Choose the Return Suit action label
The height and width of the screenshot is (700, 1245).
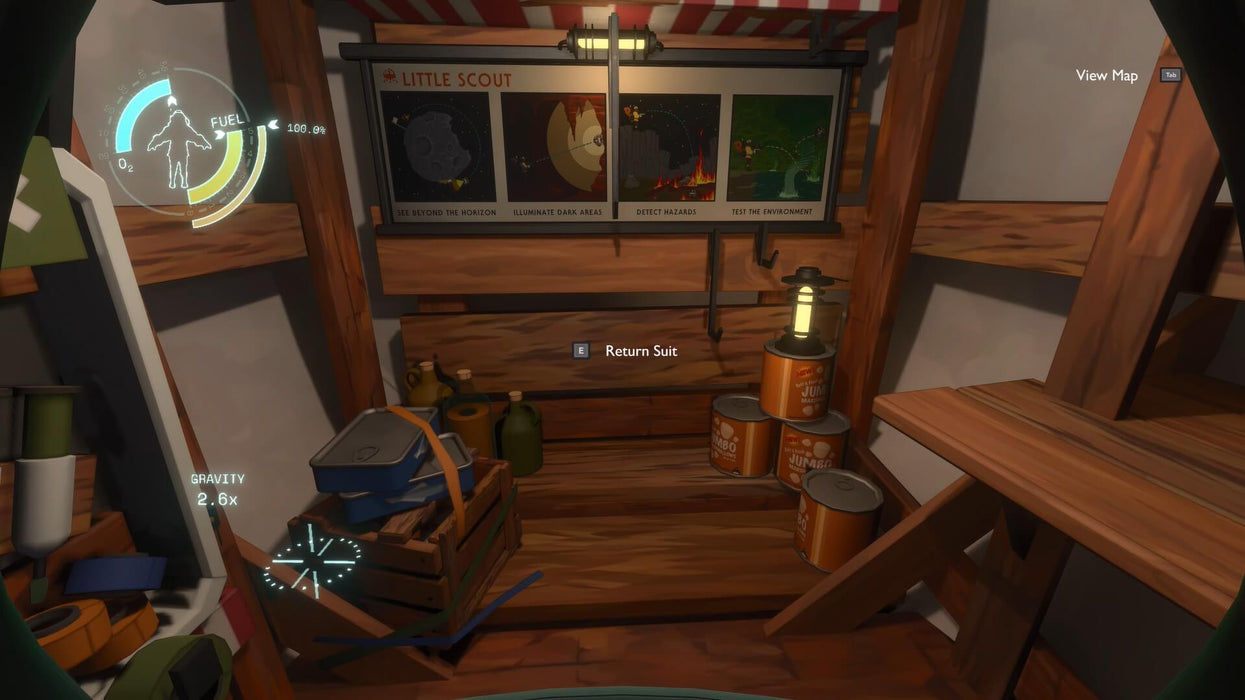[640, 351]
